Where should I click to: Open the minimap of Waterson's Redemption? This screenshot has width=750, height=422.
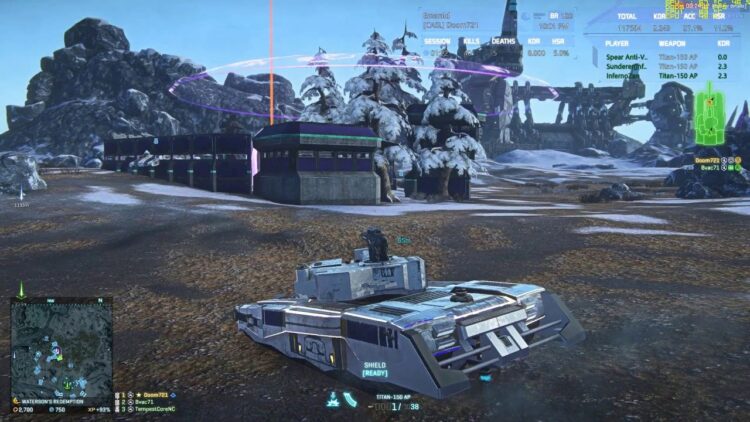pos(61,347)
